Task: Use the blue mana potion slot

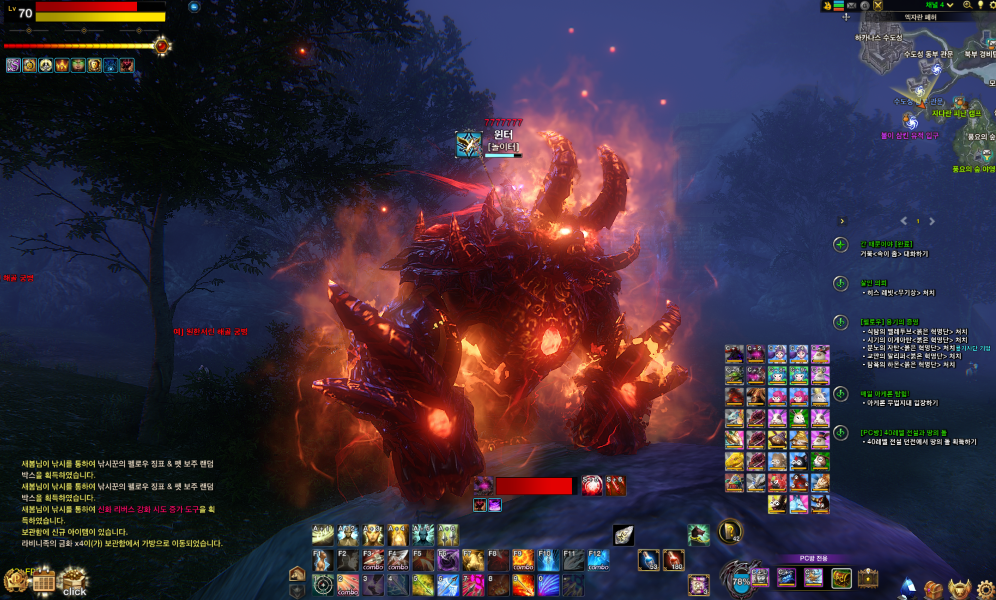Action: point(649,560)
